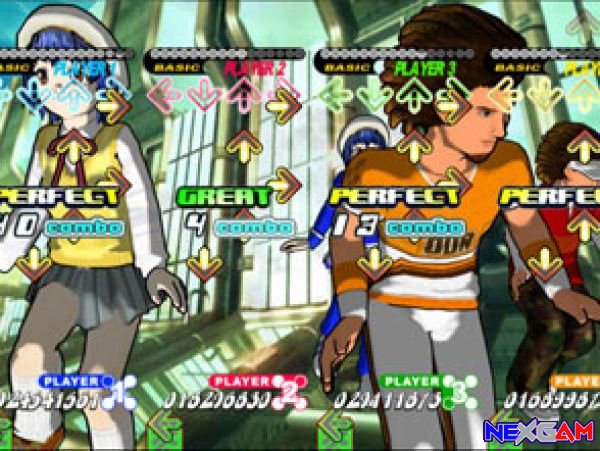Select Player 4's left arrow receptor

(506, 96)
